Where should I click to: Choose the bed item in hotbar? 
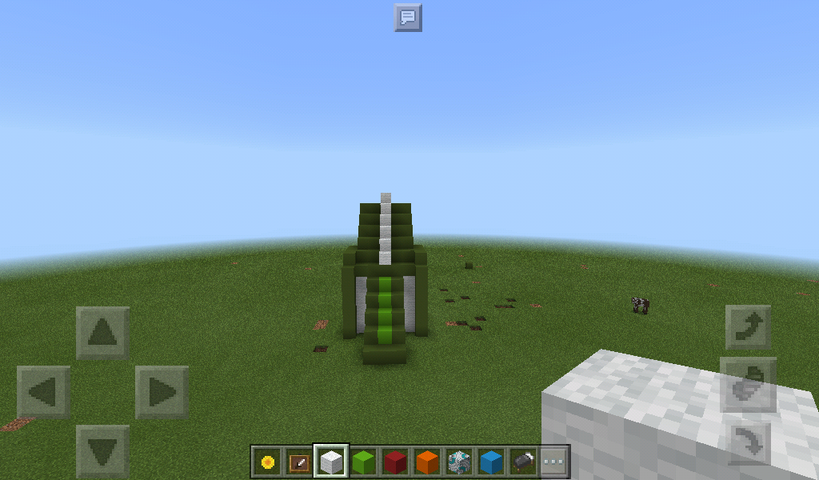[523, 462]
